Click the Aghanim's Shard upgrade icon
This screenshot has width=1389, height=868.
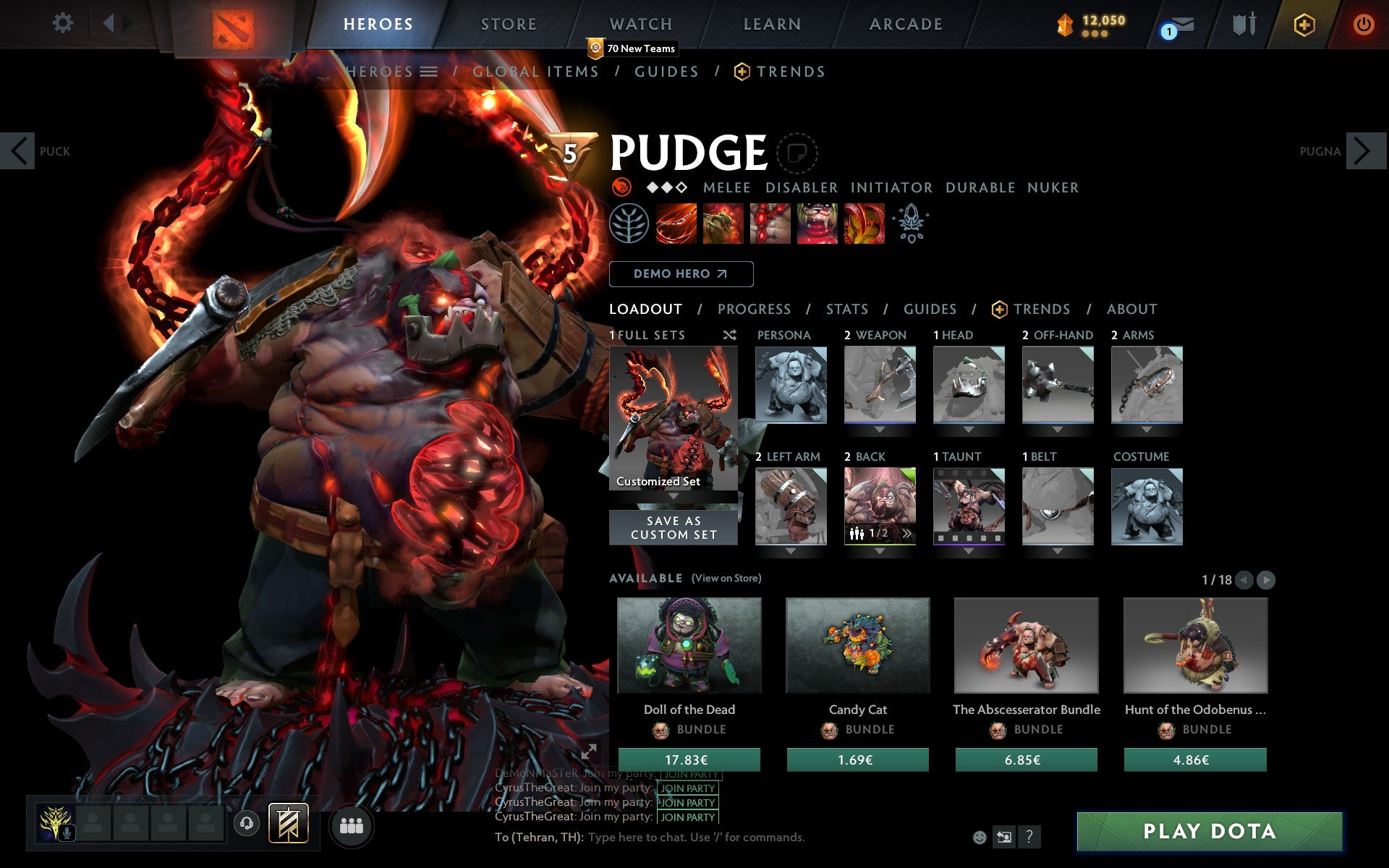tap(912, 223)
